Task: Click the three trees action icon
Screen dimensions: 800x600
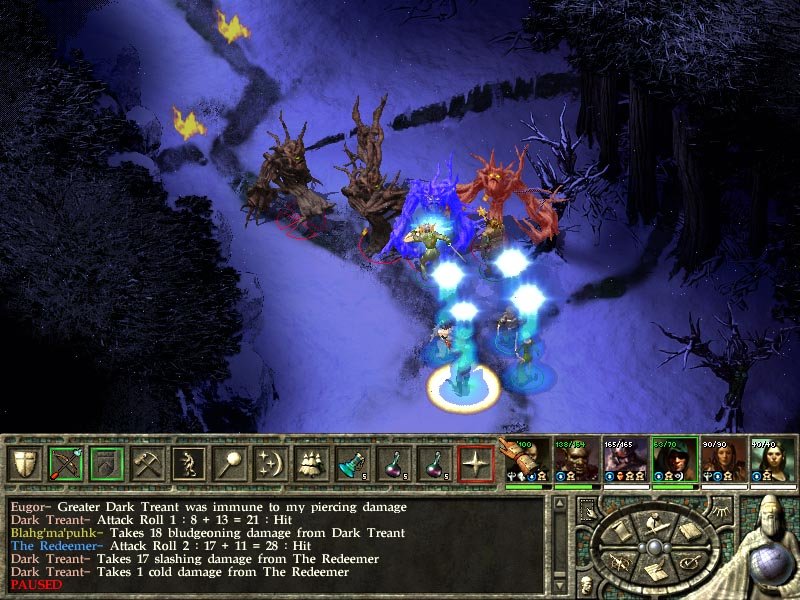Action: [x=312, y=464]
